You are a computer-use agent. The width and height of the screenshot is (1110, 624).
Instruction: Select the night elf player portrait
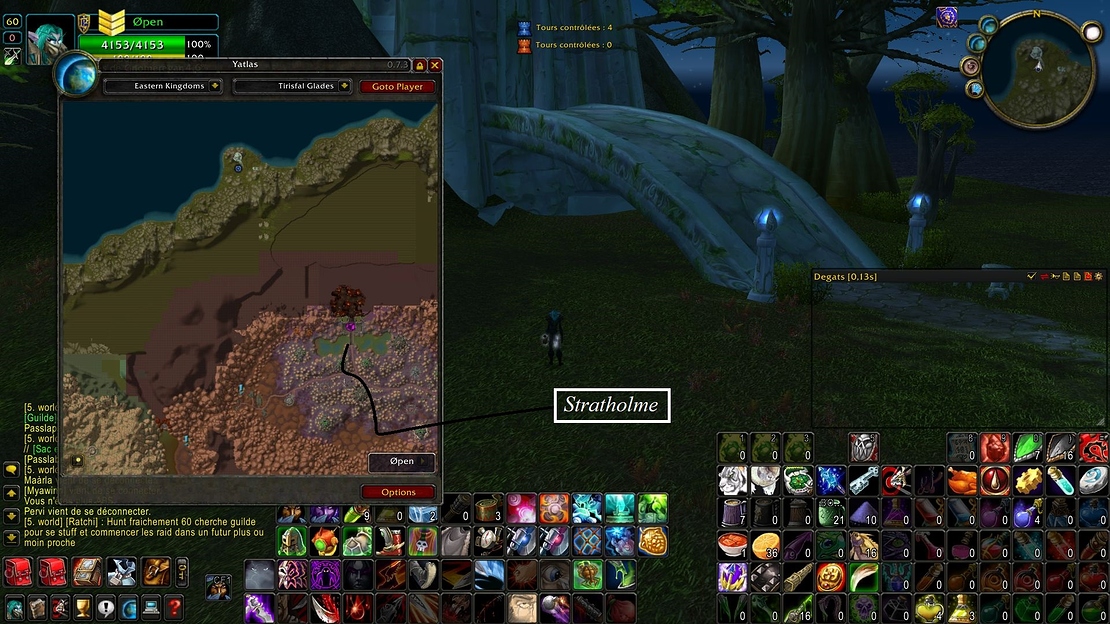pos(50,40)
